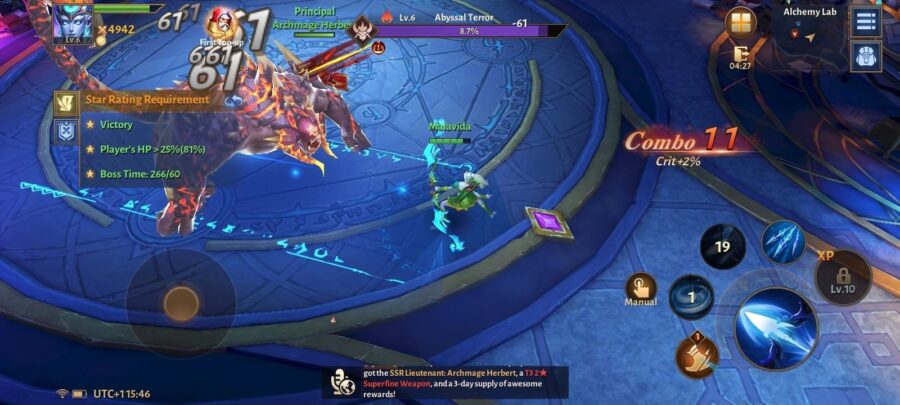
Task: Target the Principal Archmage Herbert name label
Action: pos(314,18)
